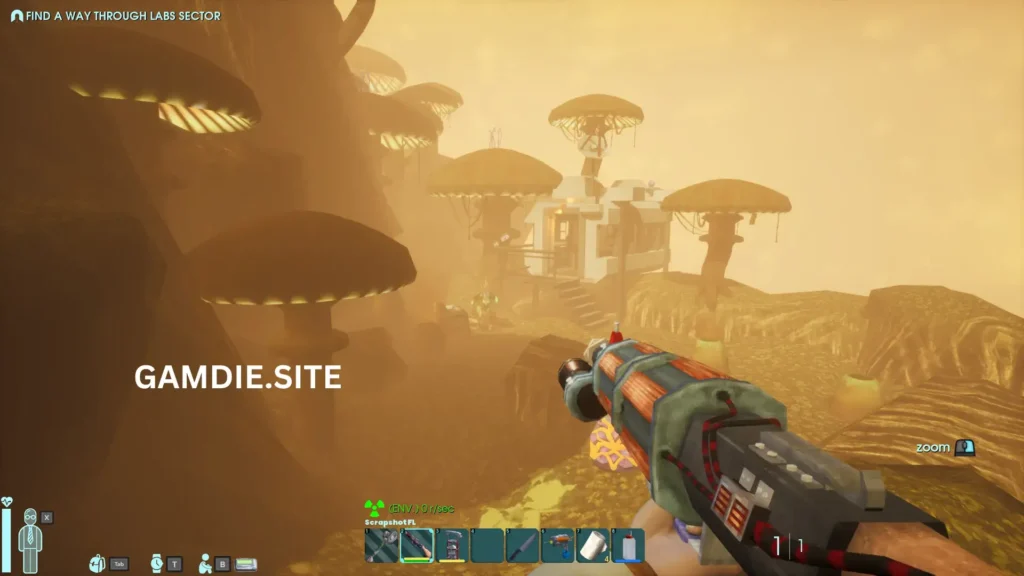Select the ray gun hotbar slot

pyautogui.click(x=557, y=546)
